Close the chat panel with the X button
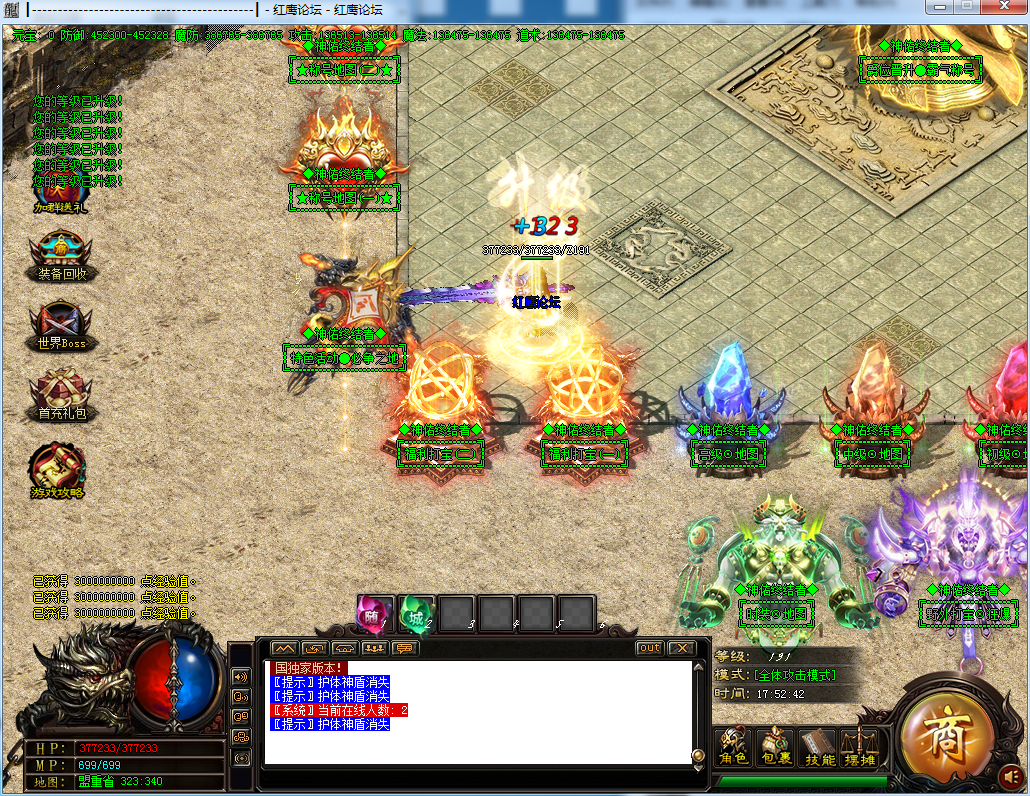Image resolution: width=1030 pixels, height=796 pixels. click(x=681, y=648)
